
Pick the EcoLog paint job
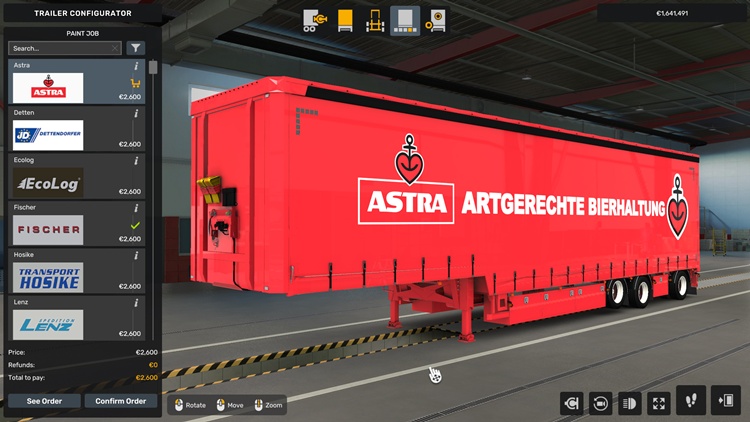48,183
